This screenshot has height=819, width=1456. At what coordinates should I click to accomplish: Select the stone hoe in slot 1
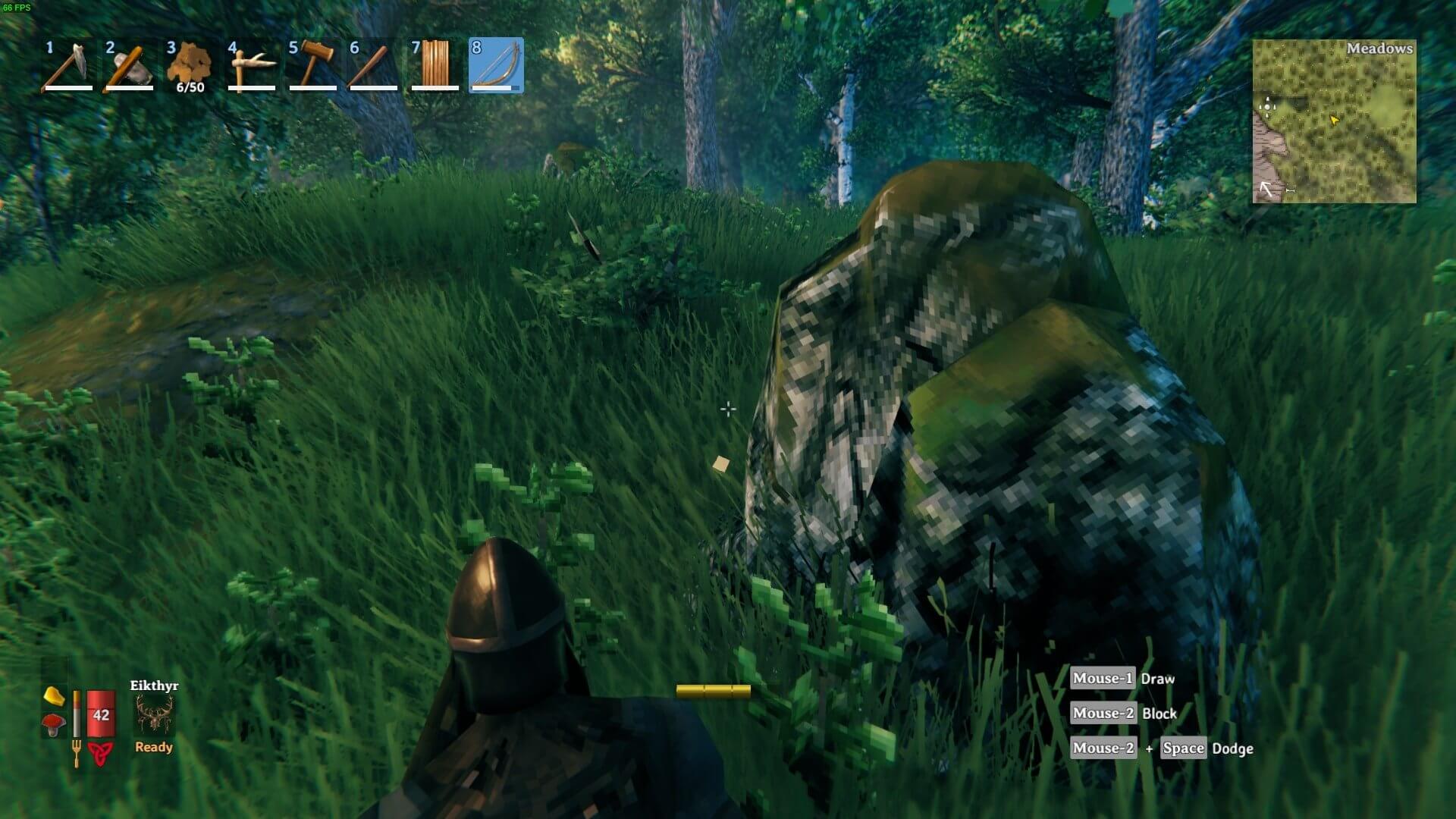click(68, 65)
